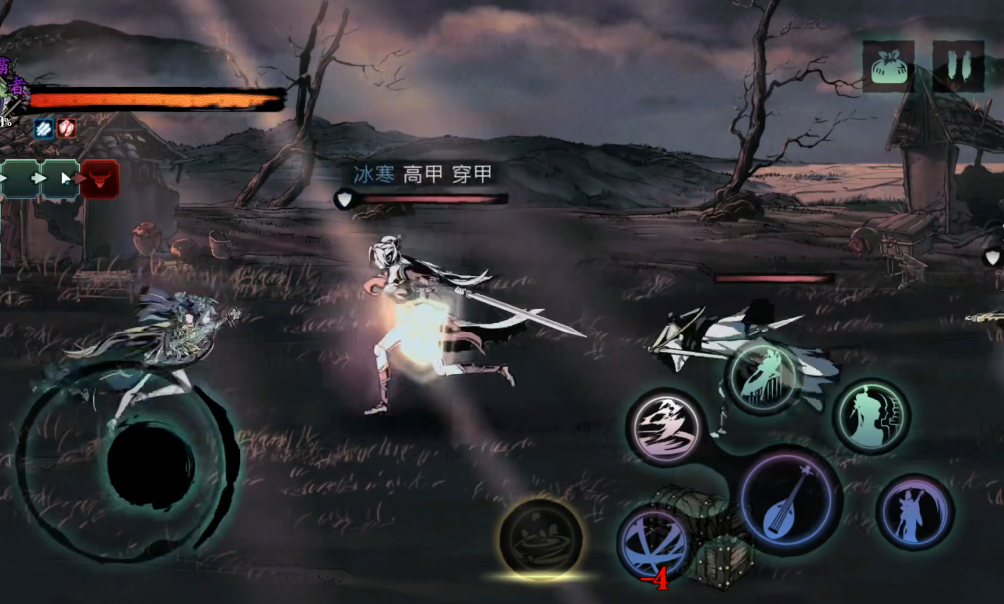Tap the red shield status icon

[x=66, y=128]
